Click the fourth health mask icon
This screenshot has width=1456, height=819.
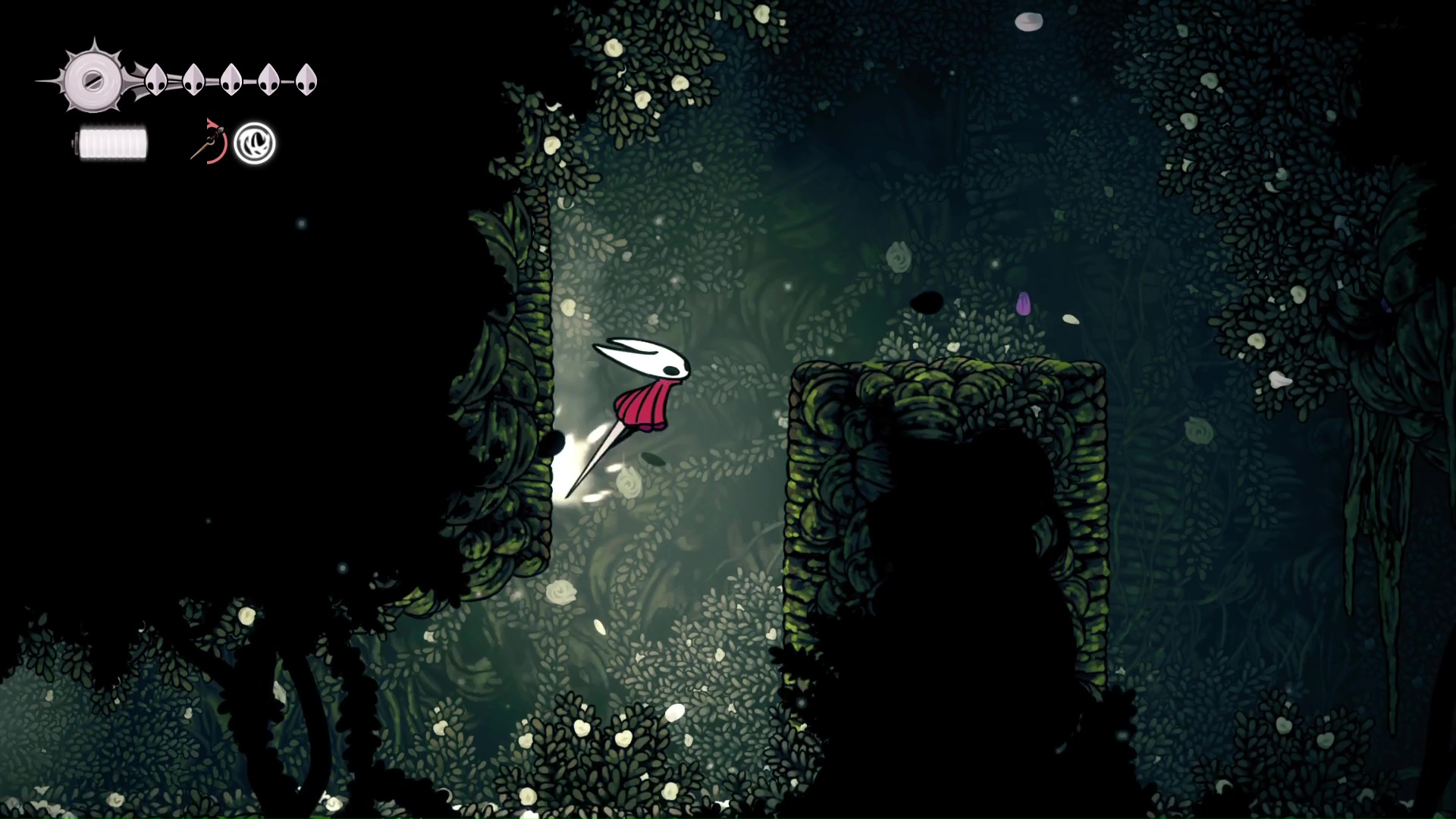point(268,78)
